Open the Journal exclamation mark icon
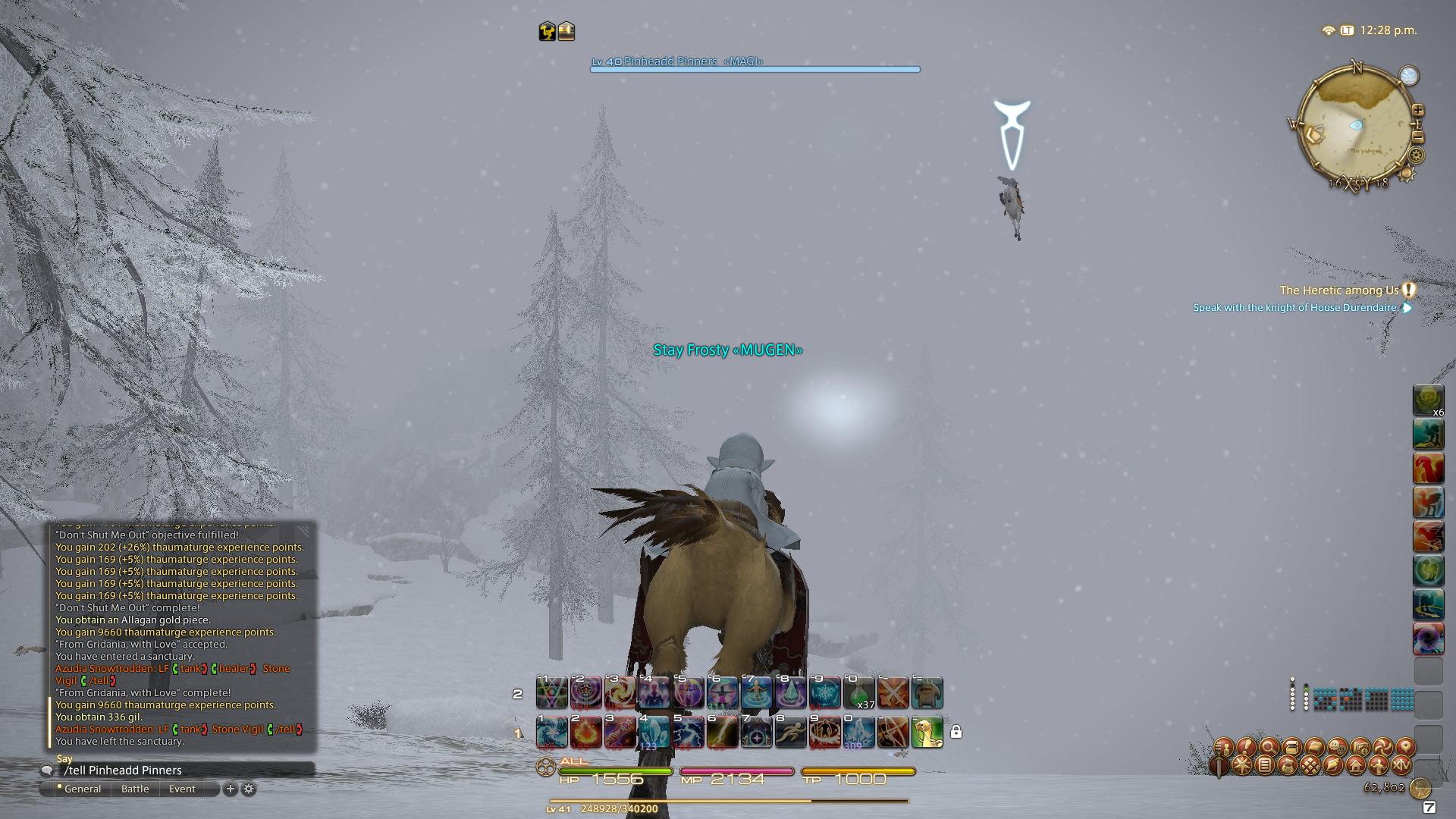1456x819 pixels. point(1246,747)
